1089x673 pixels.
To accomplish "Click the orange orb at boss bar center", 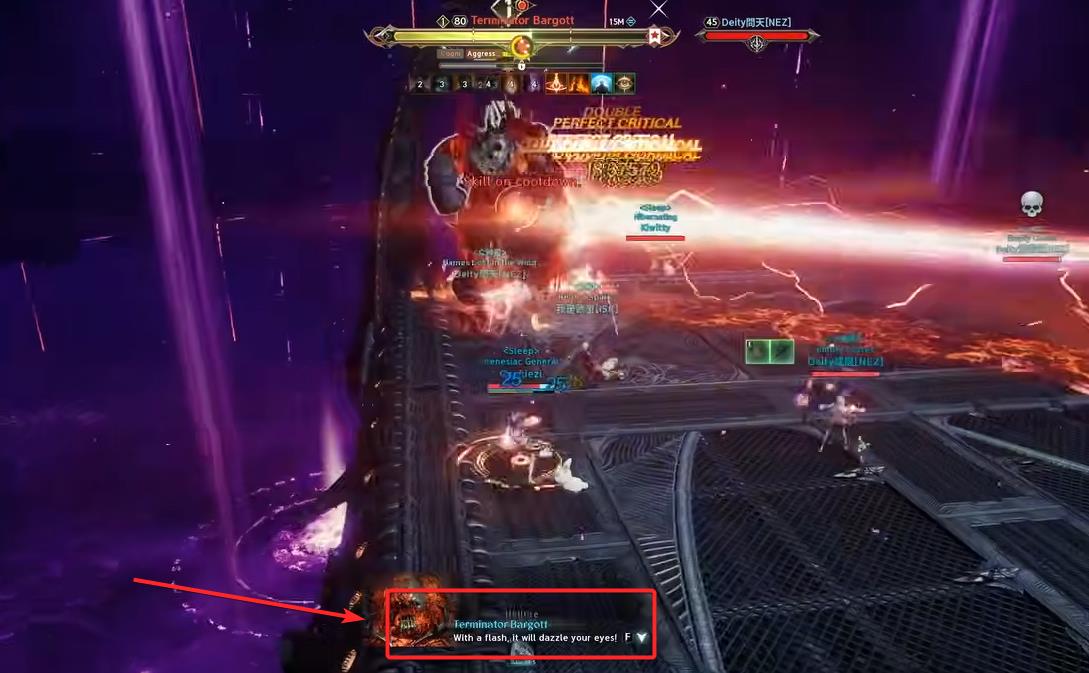I will (x=521, y=45).
